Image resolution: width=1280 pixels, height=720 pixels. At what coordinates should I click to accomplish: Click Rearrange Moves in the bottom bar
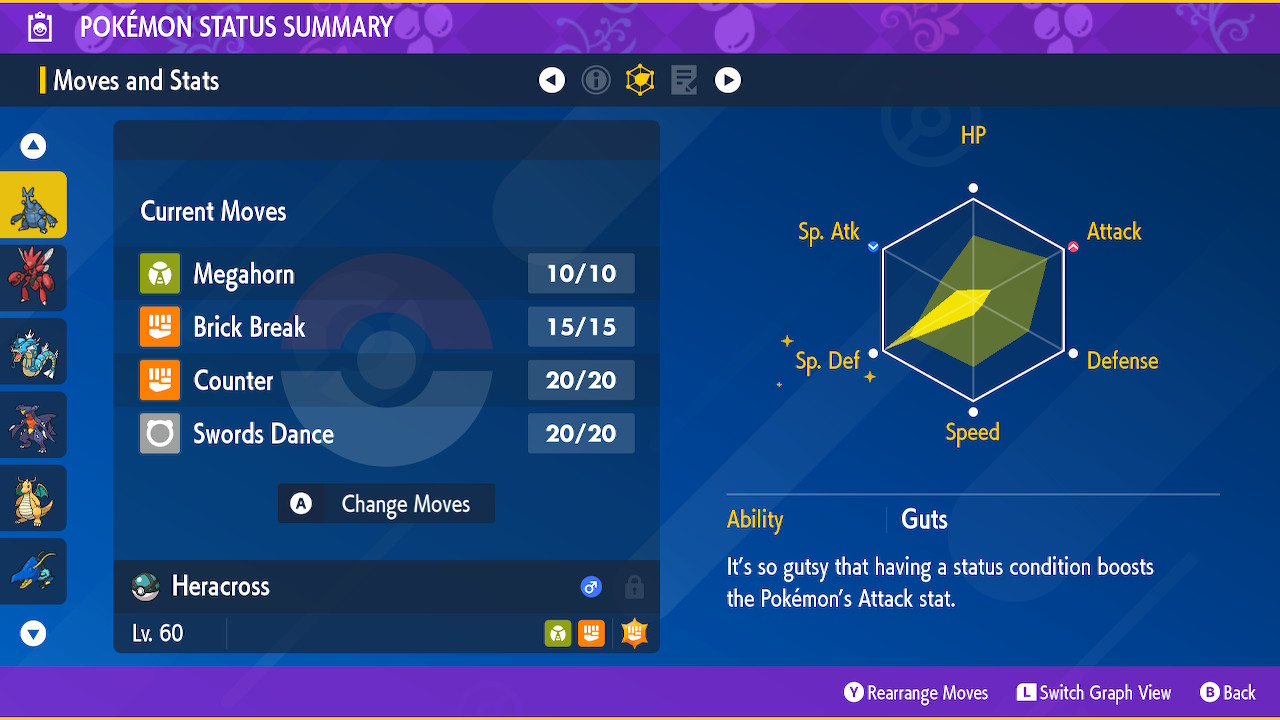[x=915, y=692]
